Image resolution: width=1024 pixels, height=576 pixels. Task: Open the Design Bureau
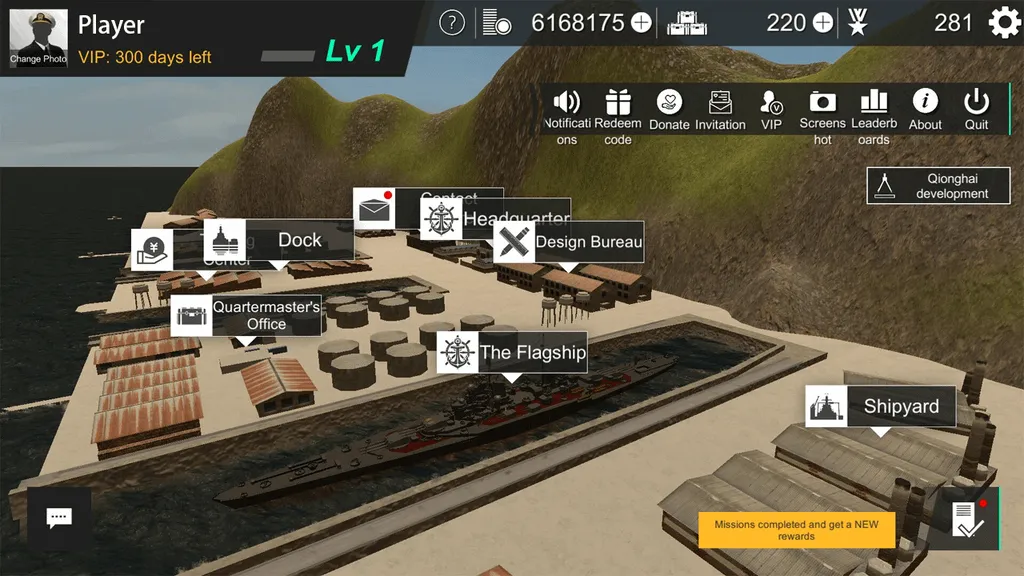tap(568, 242)
